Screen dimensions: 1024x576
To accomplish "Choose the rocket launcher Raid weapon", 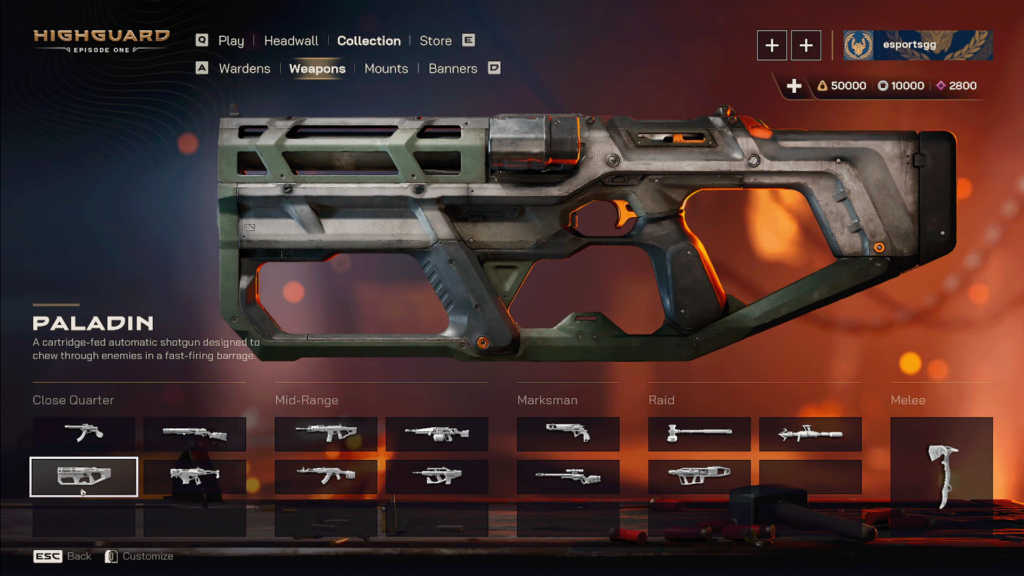I will pos(810,433).
